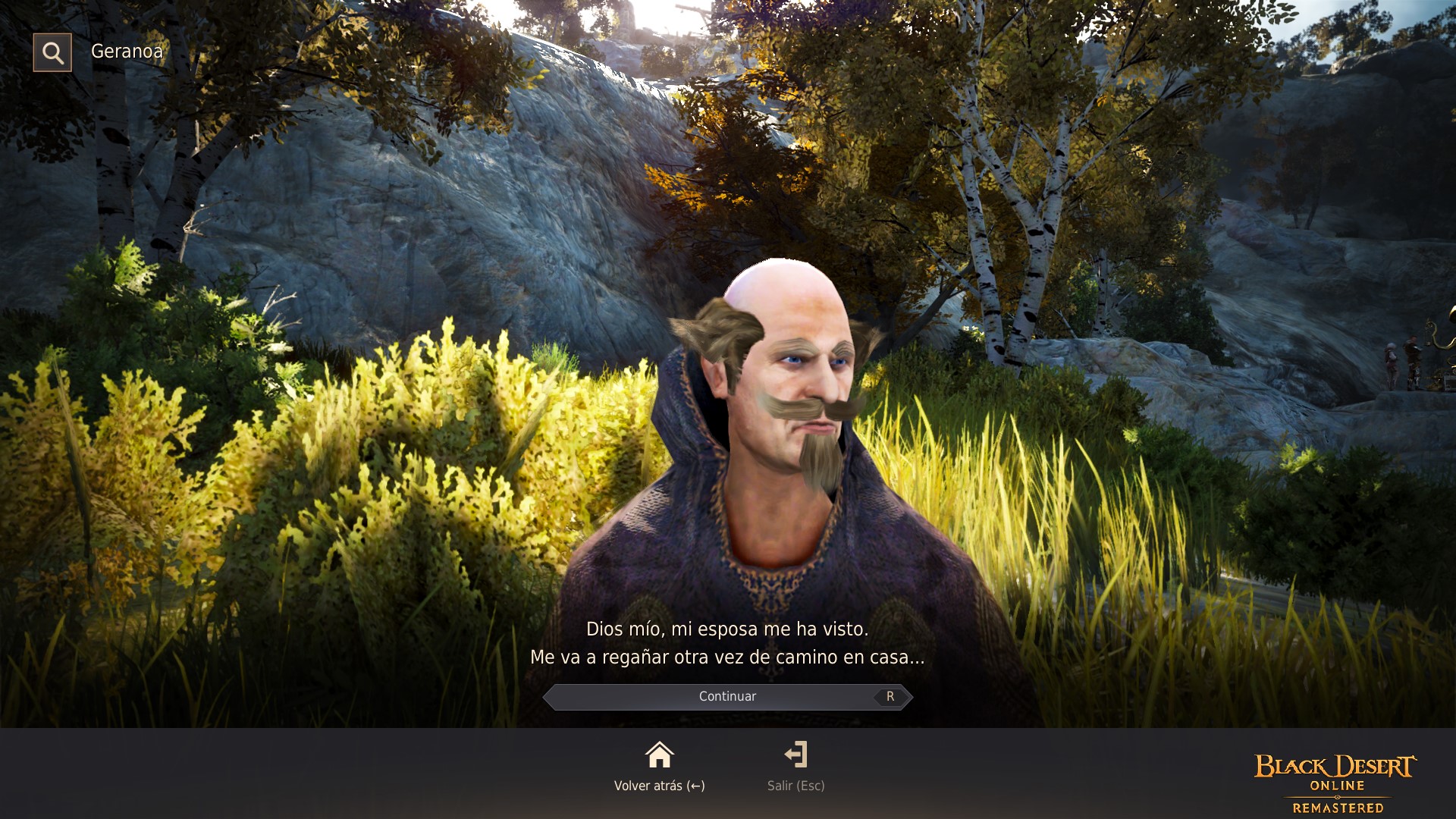Click the NPC name Geranoa
The width and height of the screenshot is (1456, 819).
126,52
